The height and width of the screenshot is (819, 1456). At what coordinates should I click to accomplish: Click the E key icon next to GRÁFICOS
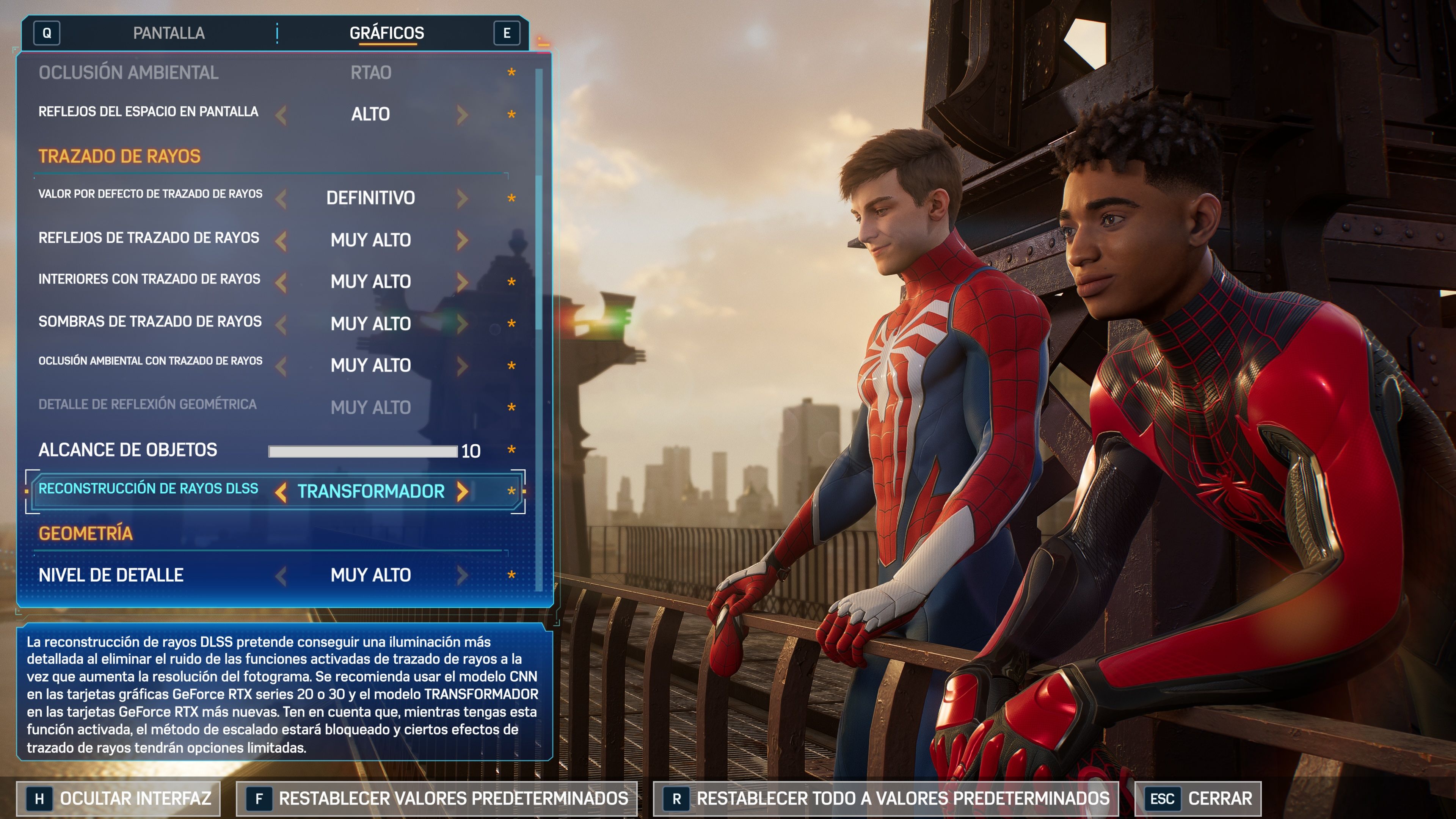[508, 33]
